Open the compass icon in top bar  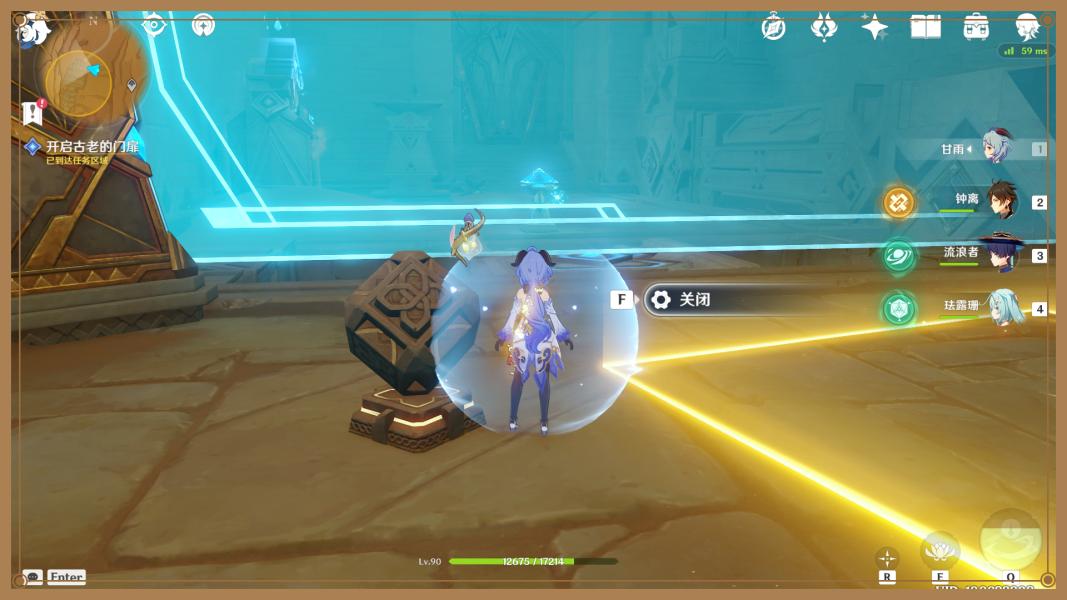[x=773, y=27]
